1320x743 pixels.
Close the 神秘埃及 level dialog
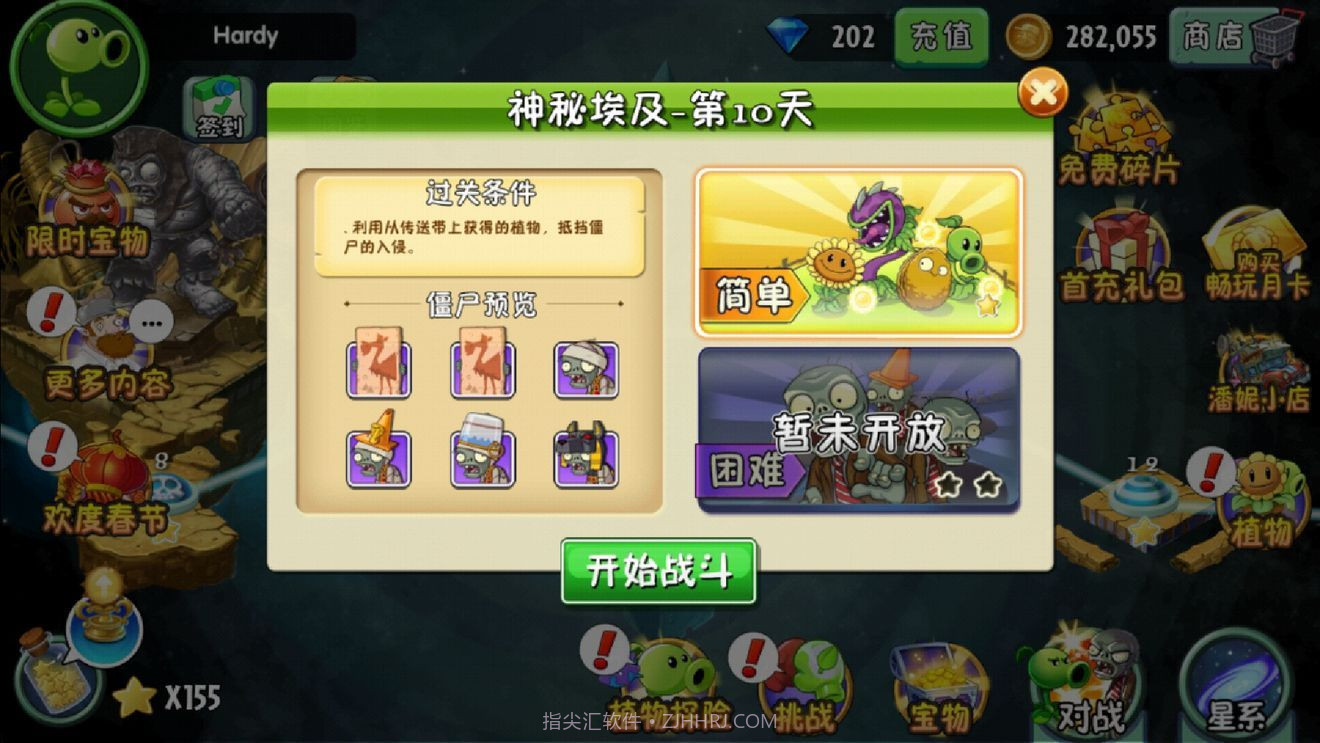1043,93
